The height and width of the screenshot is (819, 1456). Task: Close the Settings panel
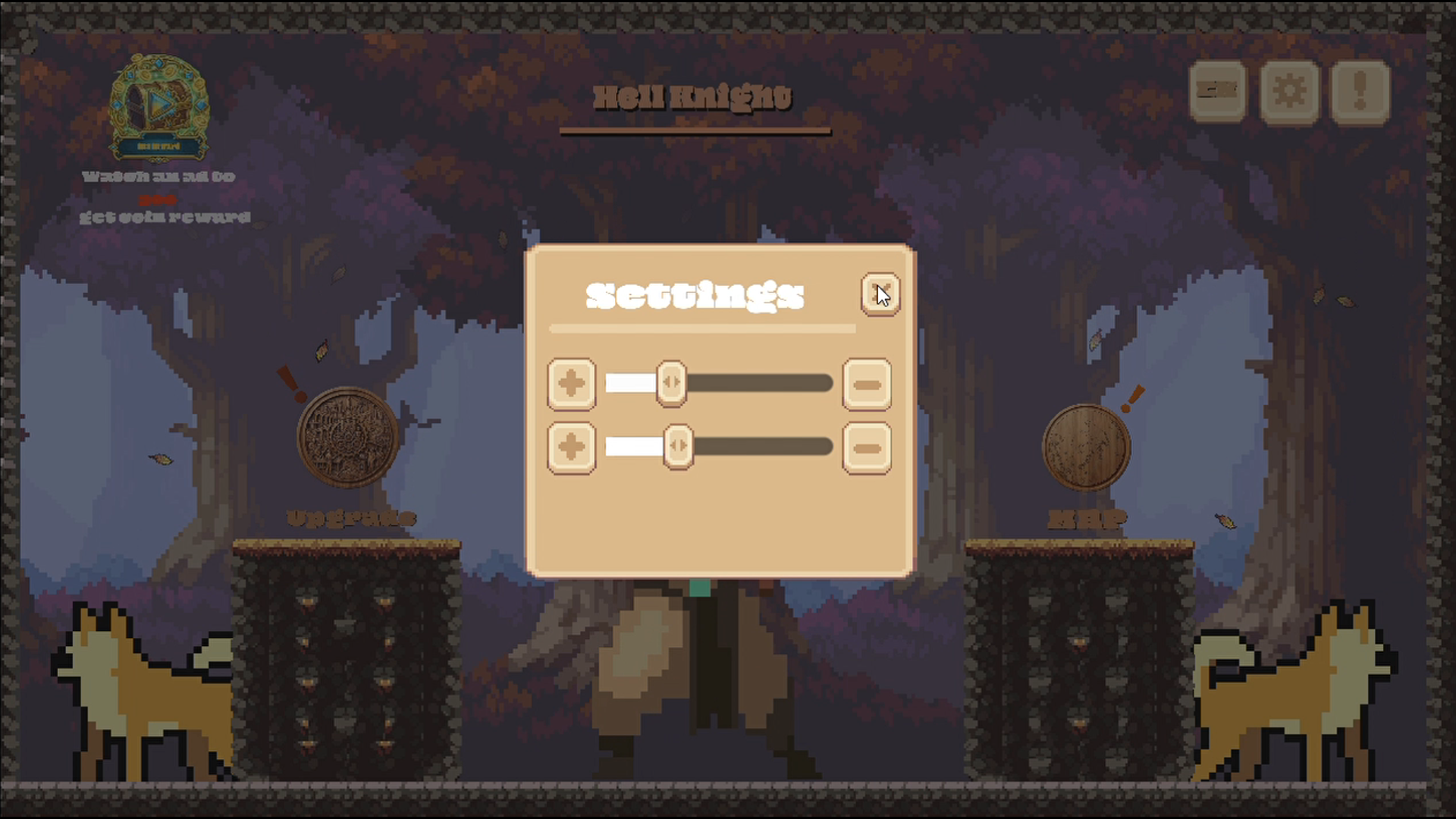click(x=880, y=294)
